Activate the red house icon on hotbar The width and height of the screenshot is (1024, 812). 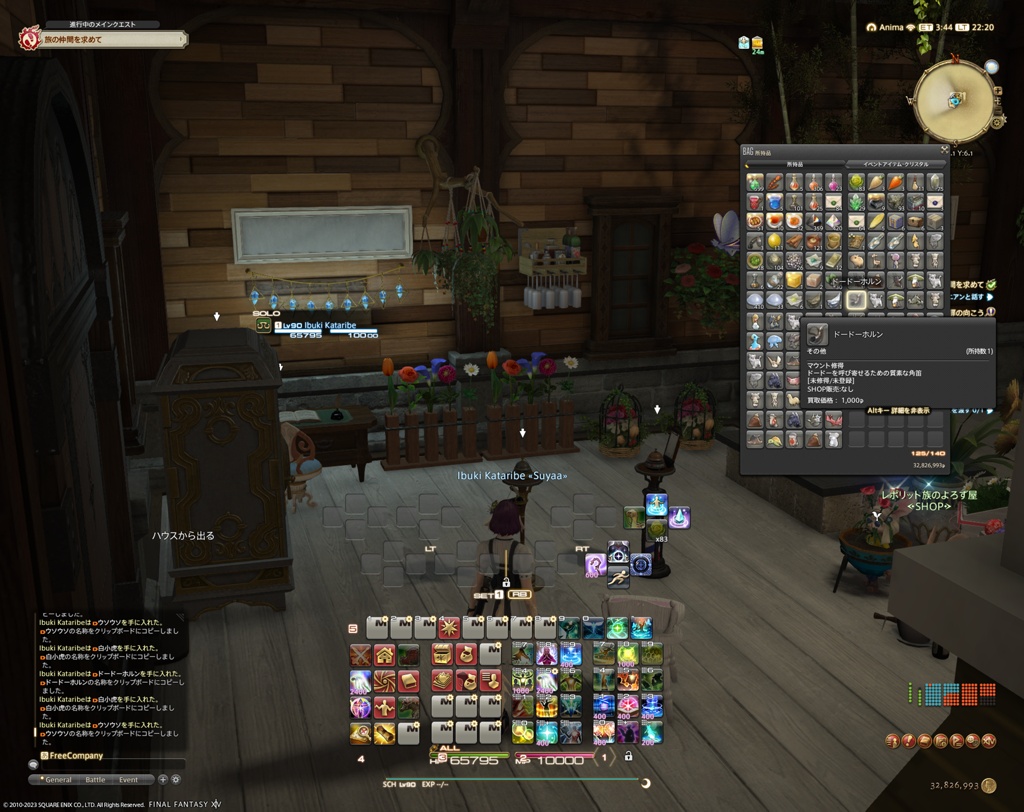tap(384, 655)
